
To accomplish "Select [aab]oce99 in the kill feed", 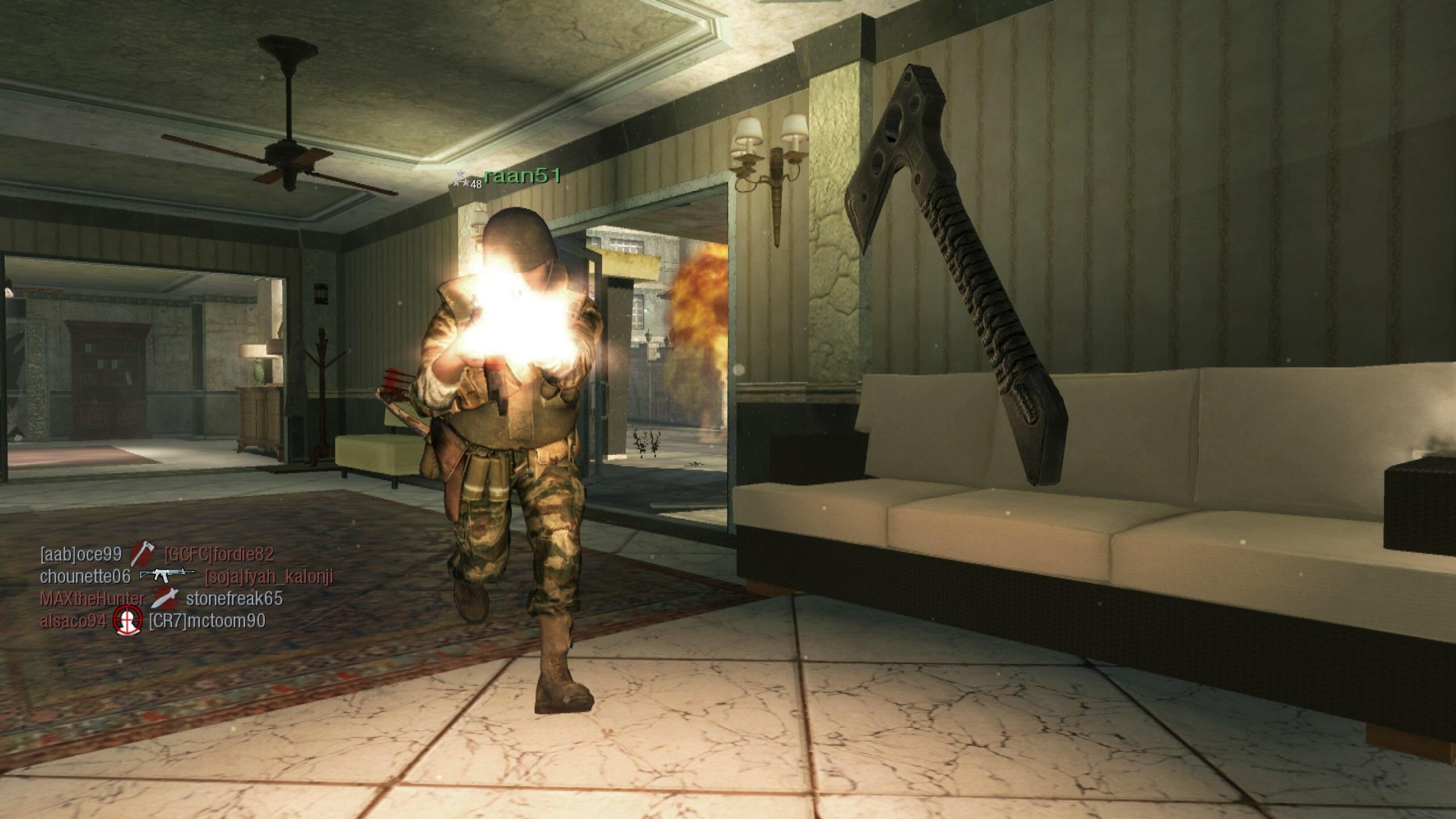I will click(x=81, y=554).
